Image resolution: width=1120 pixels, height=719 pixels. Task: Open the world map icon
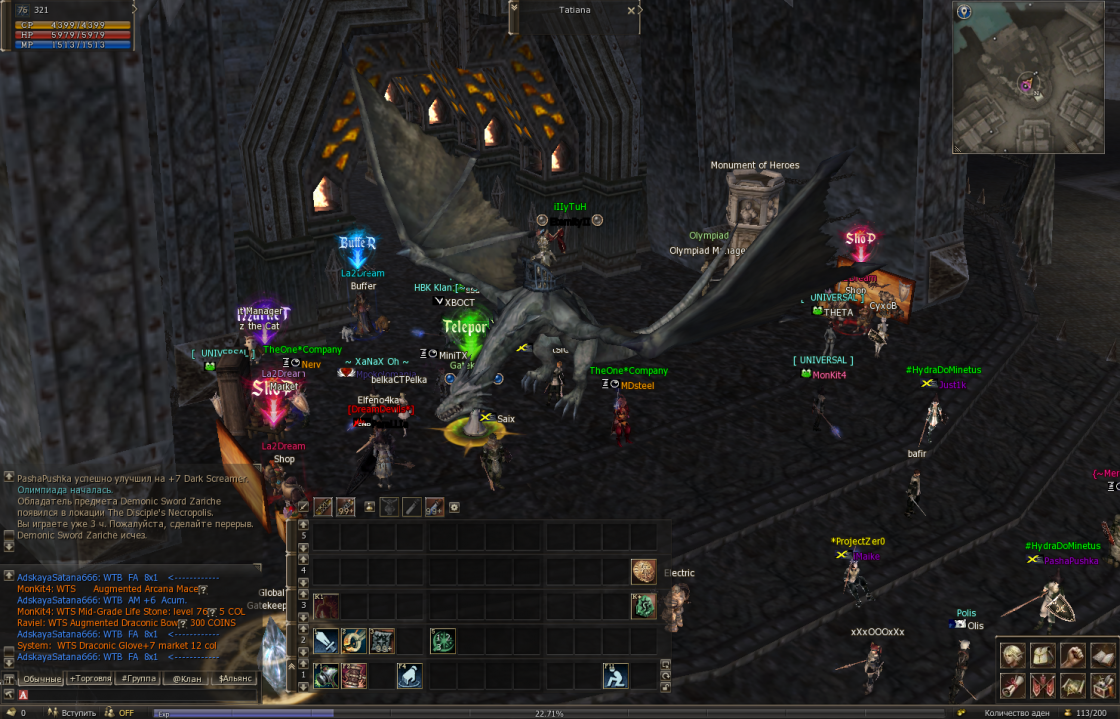pyautogui.click(x=1073, y=686)
